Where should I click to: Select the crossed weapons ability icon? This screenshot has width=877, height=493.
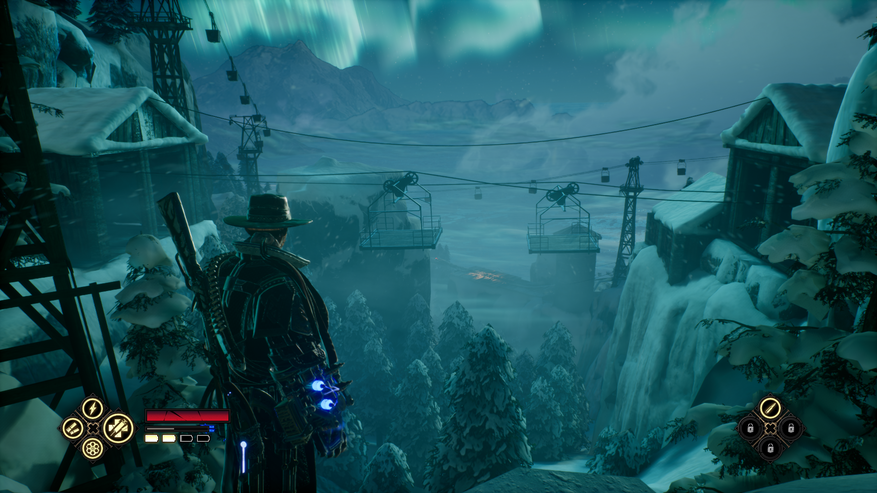118,428
